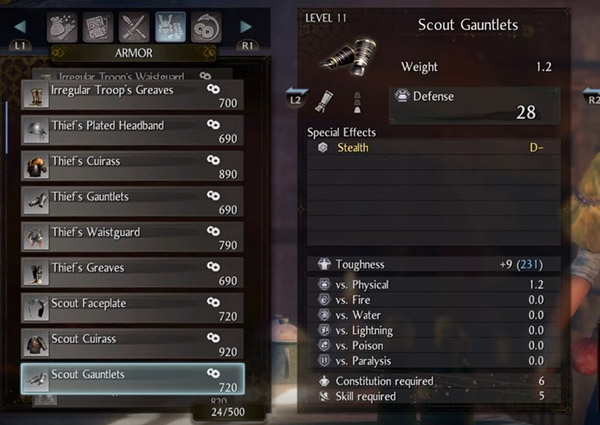Show the stacked armor weight-class icon
The height and width of the screenshot is (425, 600).
pos(357,100)
